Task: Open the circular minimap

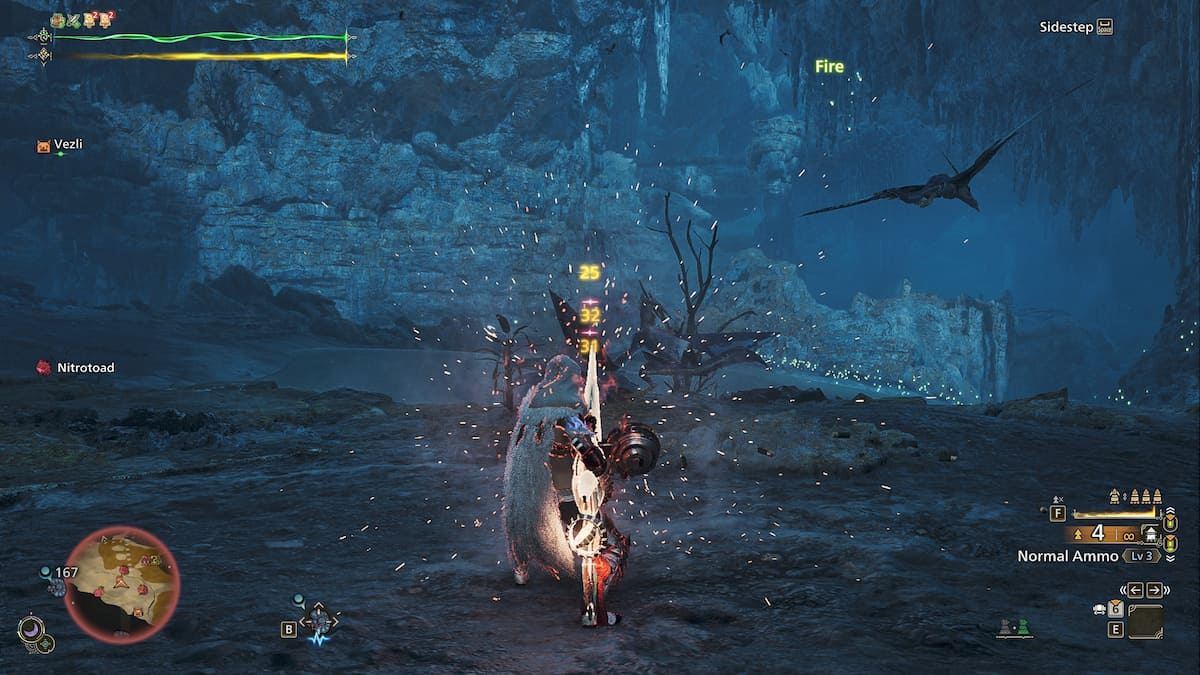Action: coord(122,585)
